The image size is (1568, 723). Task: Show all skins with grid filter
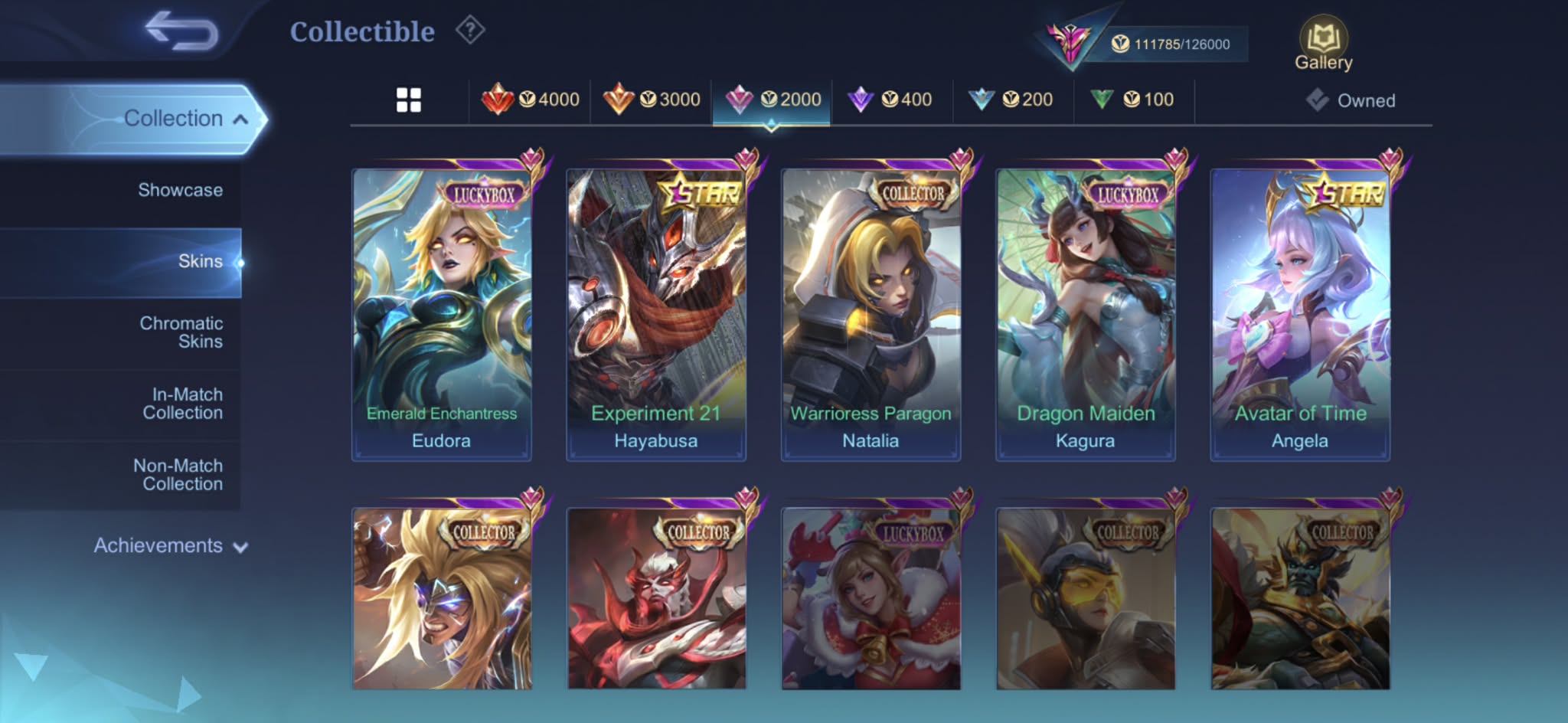click(409, 100)
